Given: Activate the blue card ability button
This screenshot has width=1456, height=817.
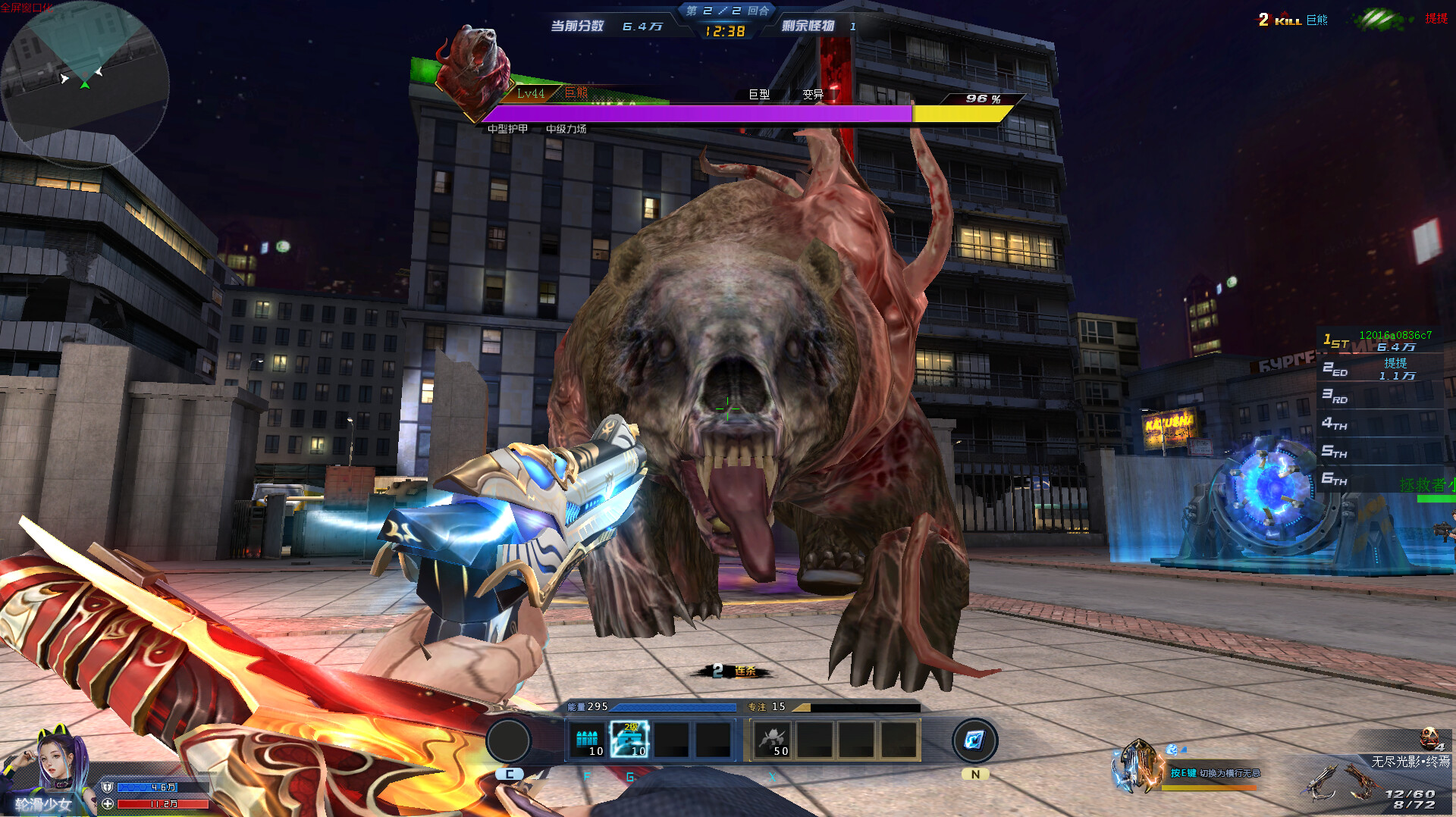Looking at the screenshot, I should tap(974, 740).
